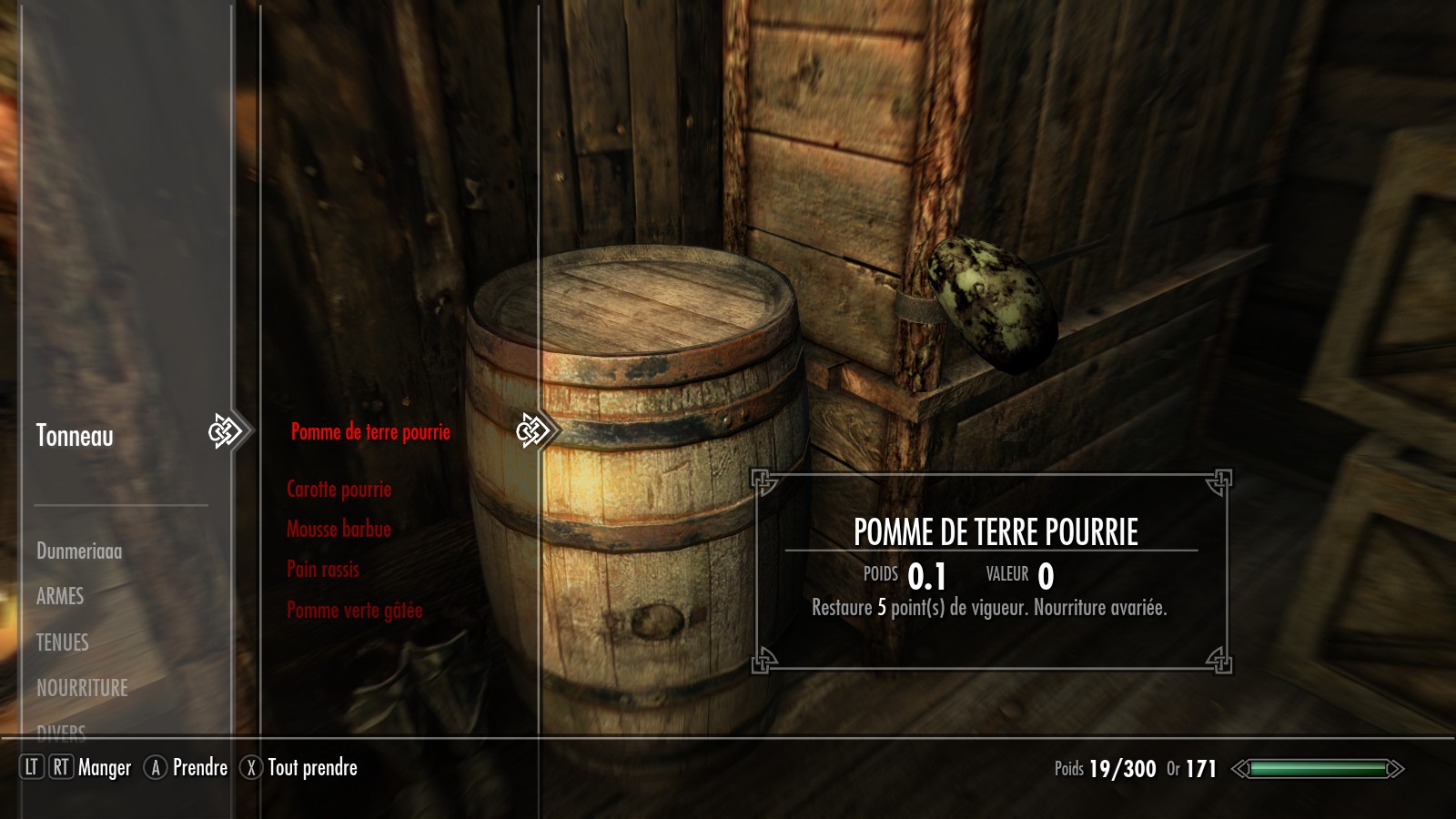
Task: Switch to Dunmeriaaa's inventory
Action: pos(79,551)
